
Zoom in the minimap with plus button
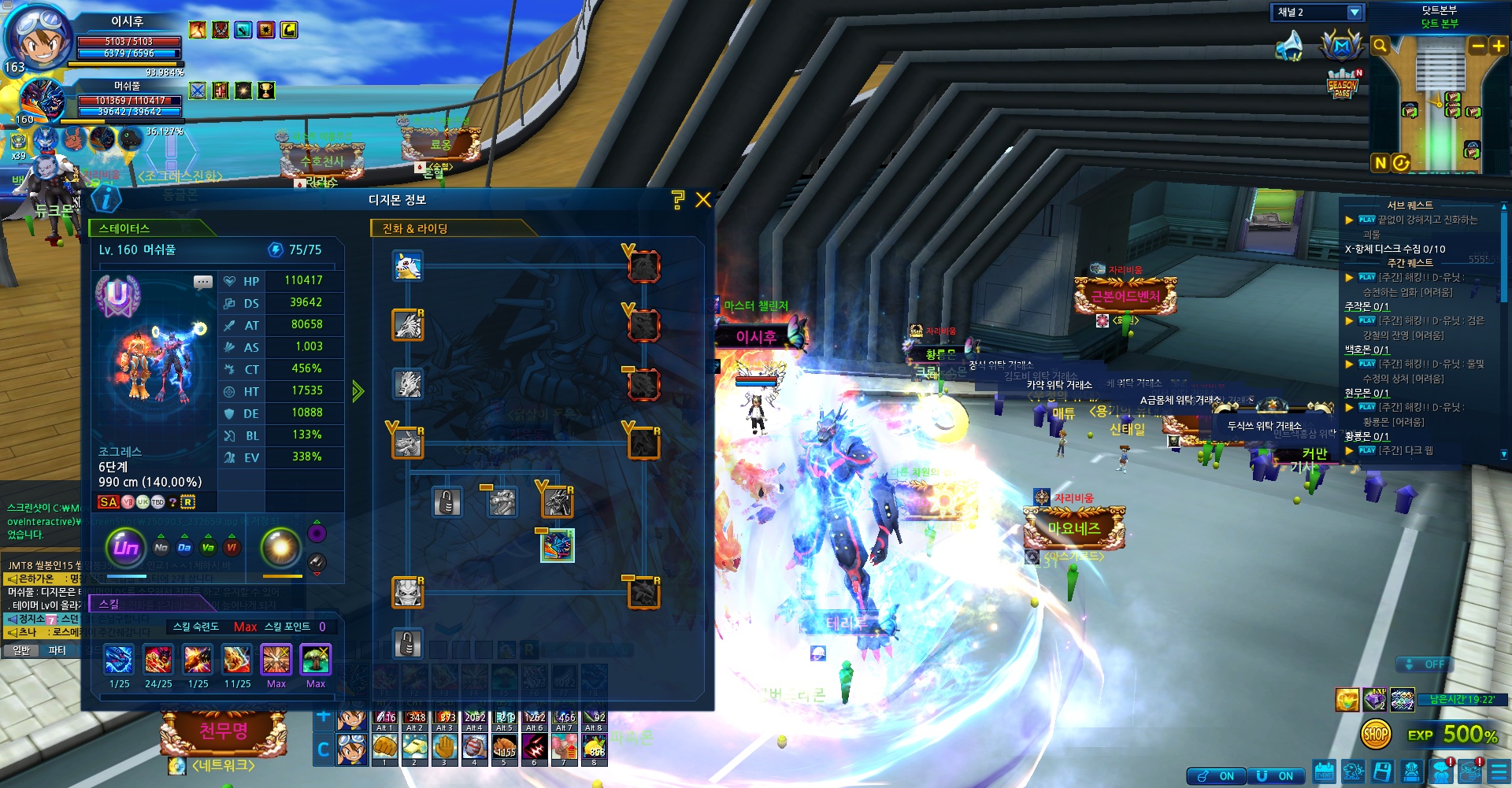tap(1498, 46)
